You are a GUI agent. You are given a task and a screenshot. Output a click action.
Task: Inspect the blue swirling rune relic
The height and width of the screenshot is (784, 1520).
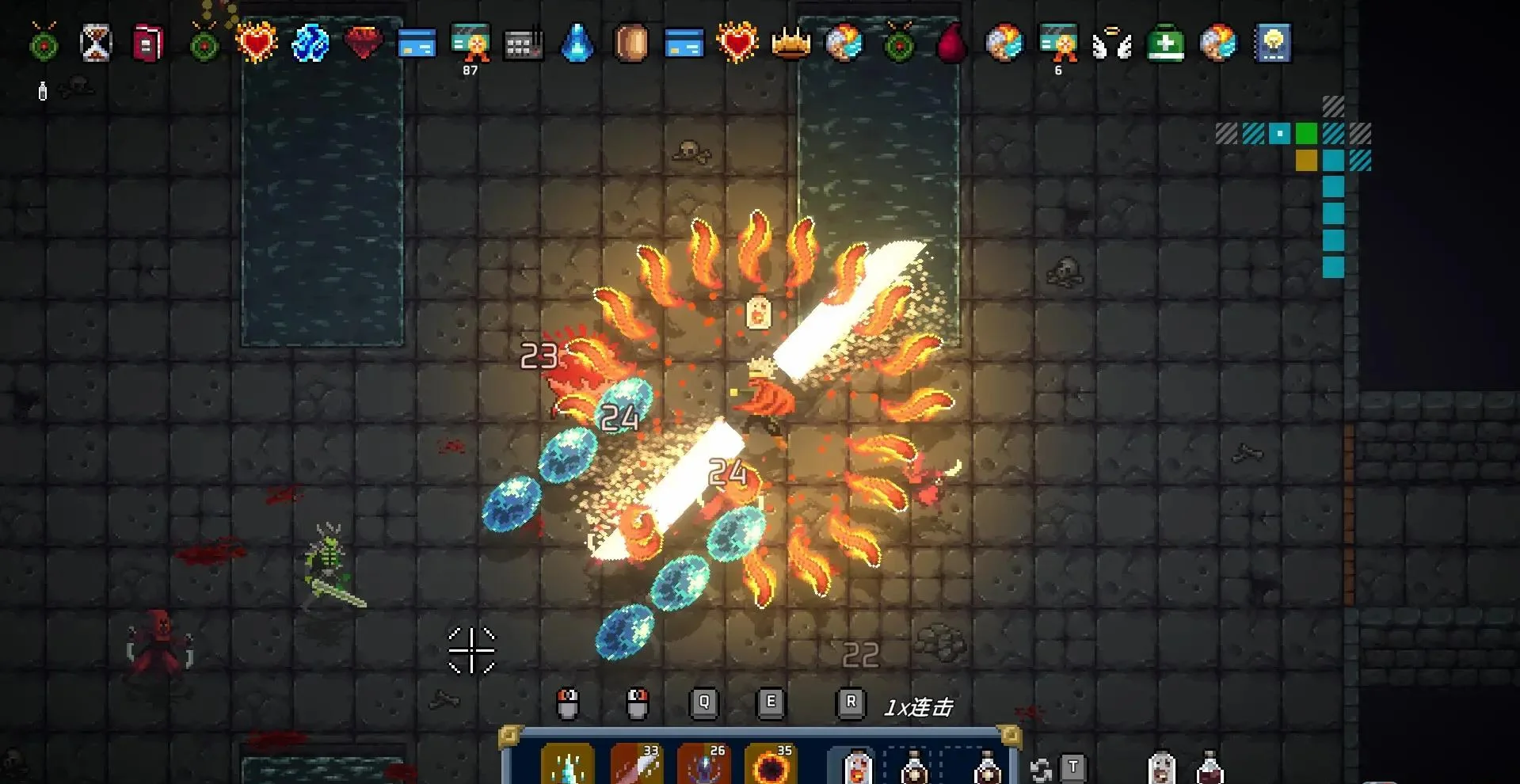[310, 42]
